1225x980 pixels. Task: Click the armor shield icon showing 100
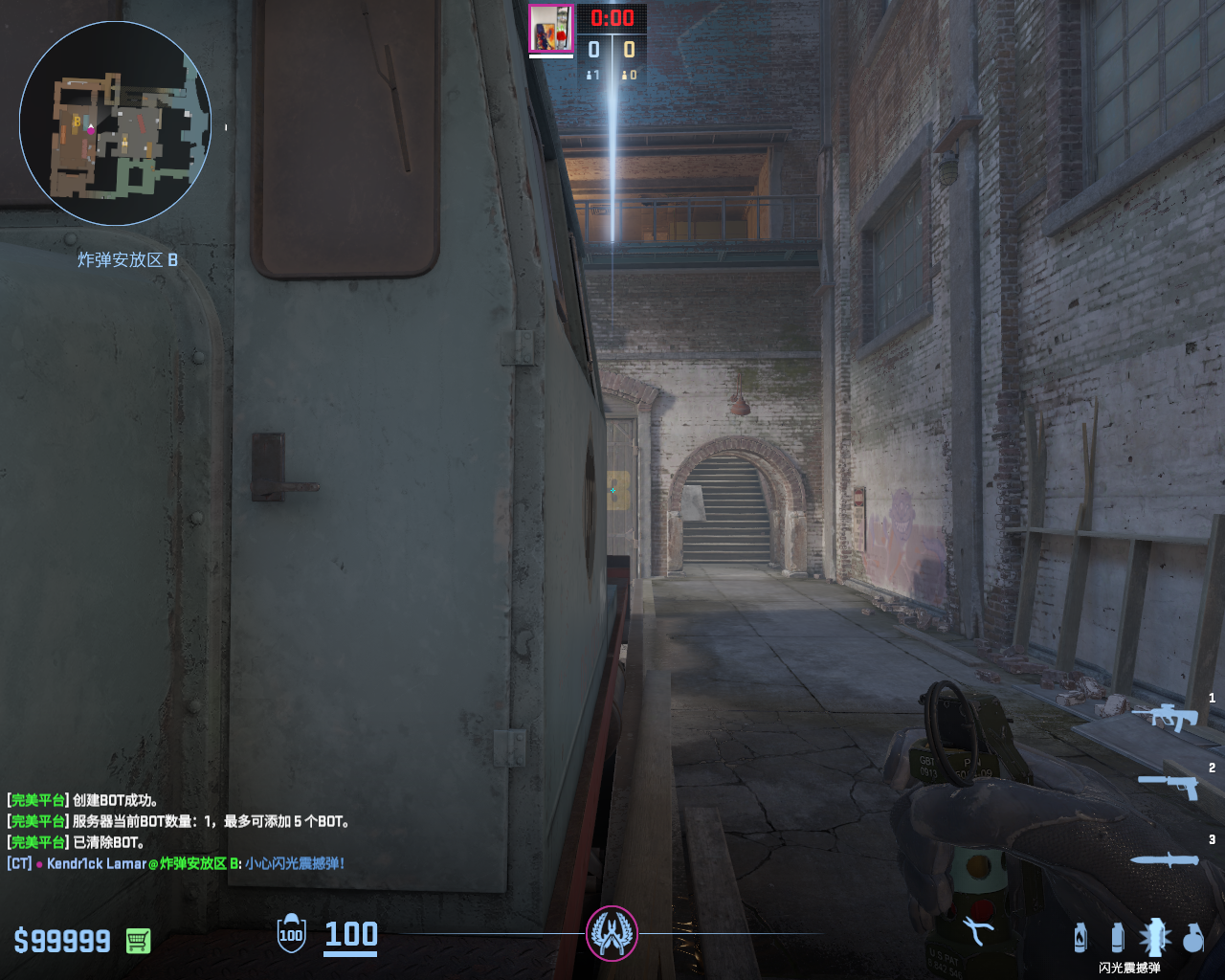291,934
